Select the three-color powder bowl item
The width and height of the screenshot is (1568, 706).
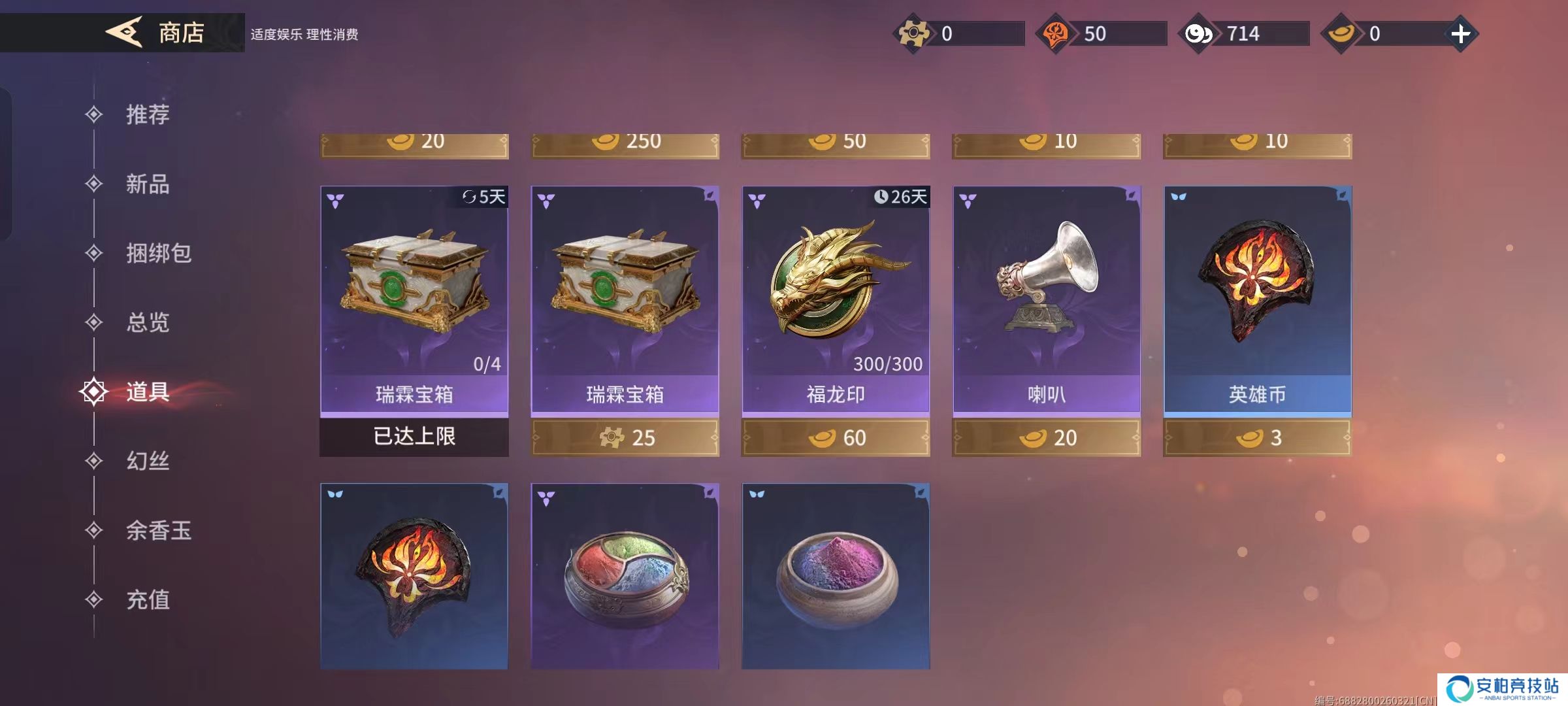(x=625, y=575)
